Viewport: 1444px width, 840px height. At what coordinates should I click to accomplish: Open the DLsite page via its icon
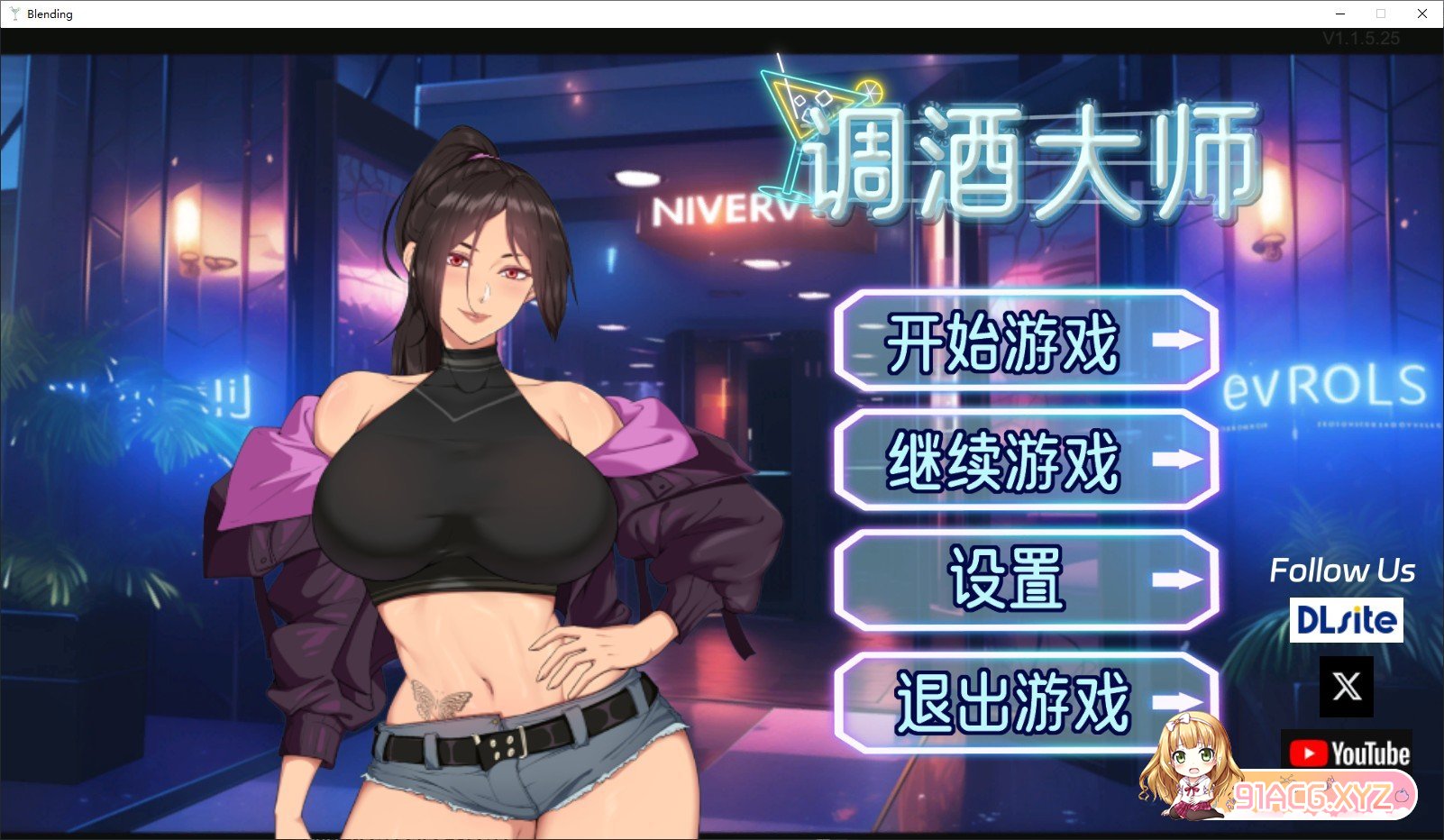coord(1345,620)
